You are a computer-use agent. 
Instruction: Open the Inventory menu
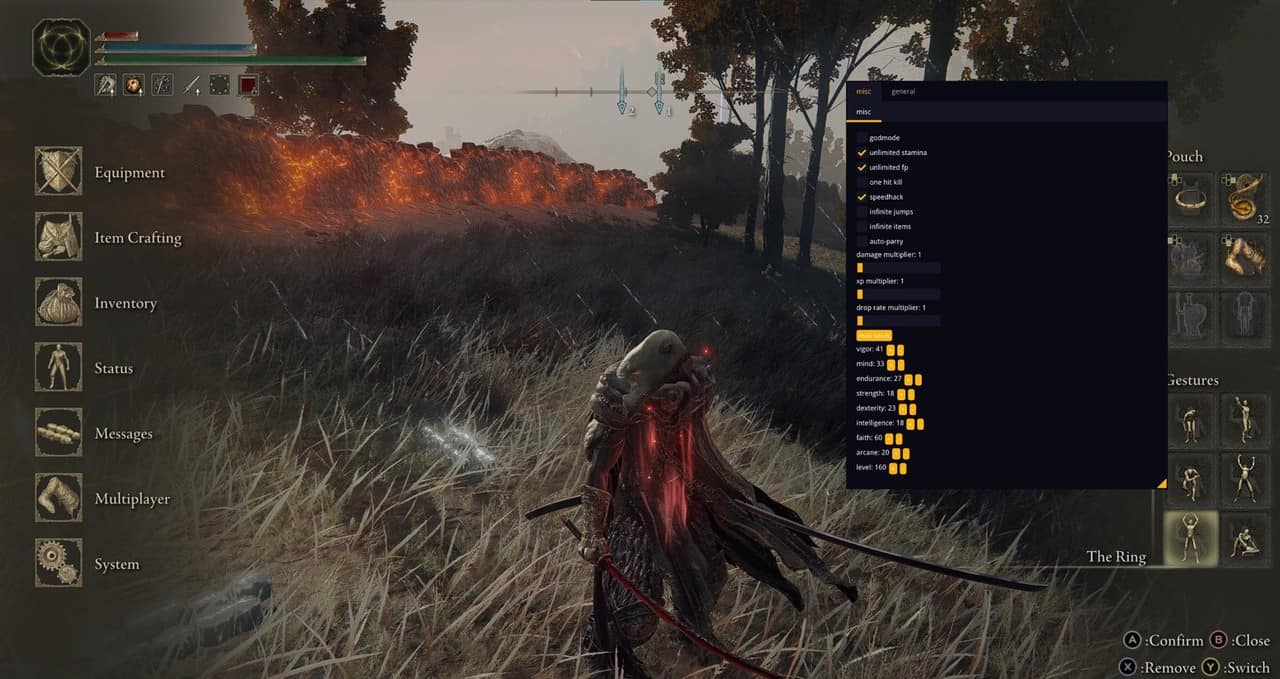pyautogui.click(x=60, y=303)
